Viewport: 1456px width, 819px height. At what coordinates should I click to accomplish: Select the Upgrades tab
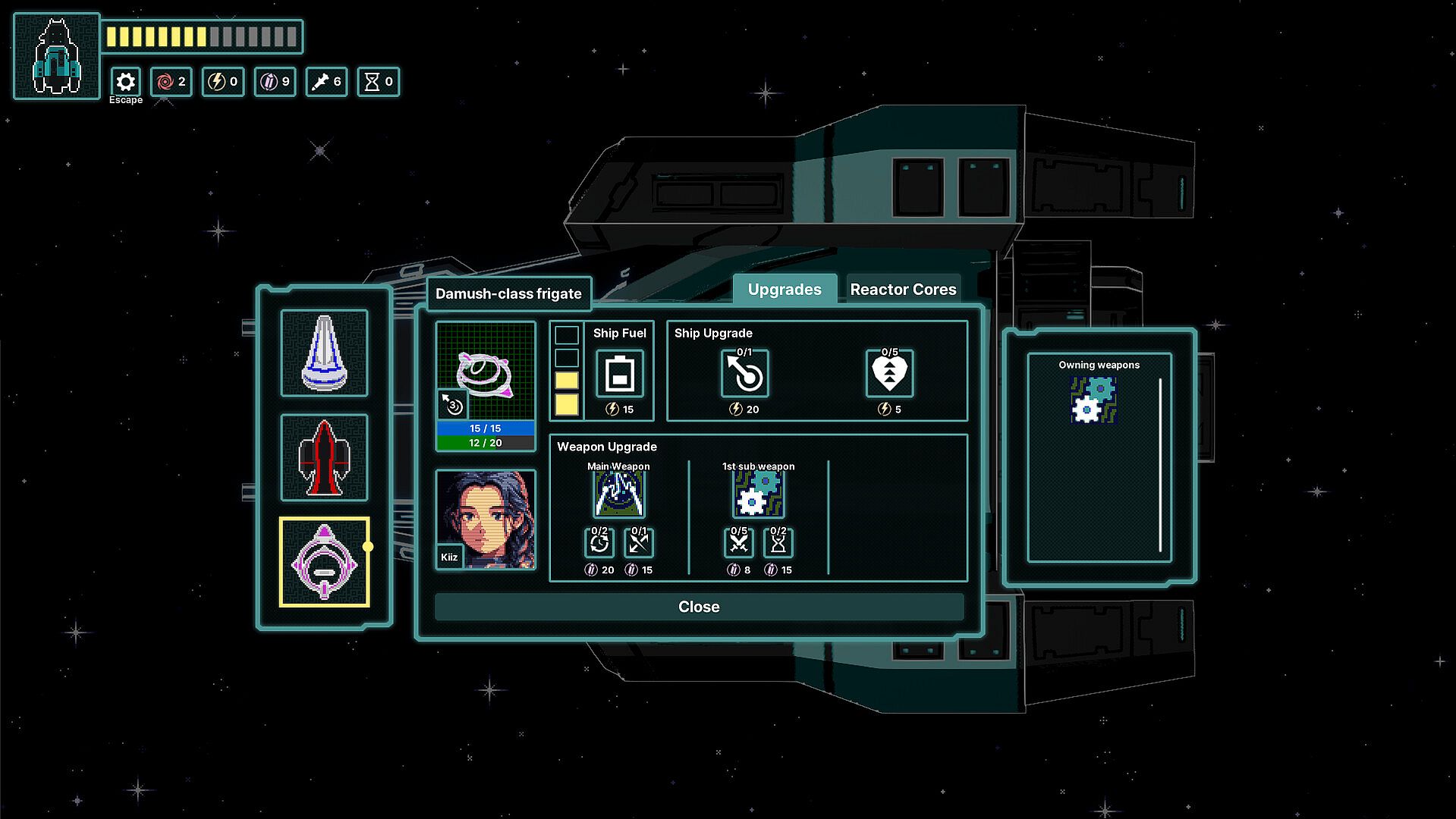coord(784,290)
